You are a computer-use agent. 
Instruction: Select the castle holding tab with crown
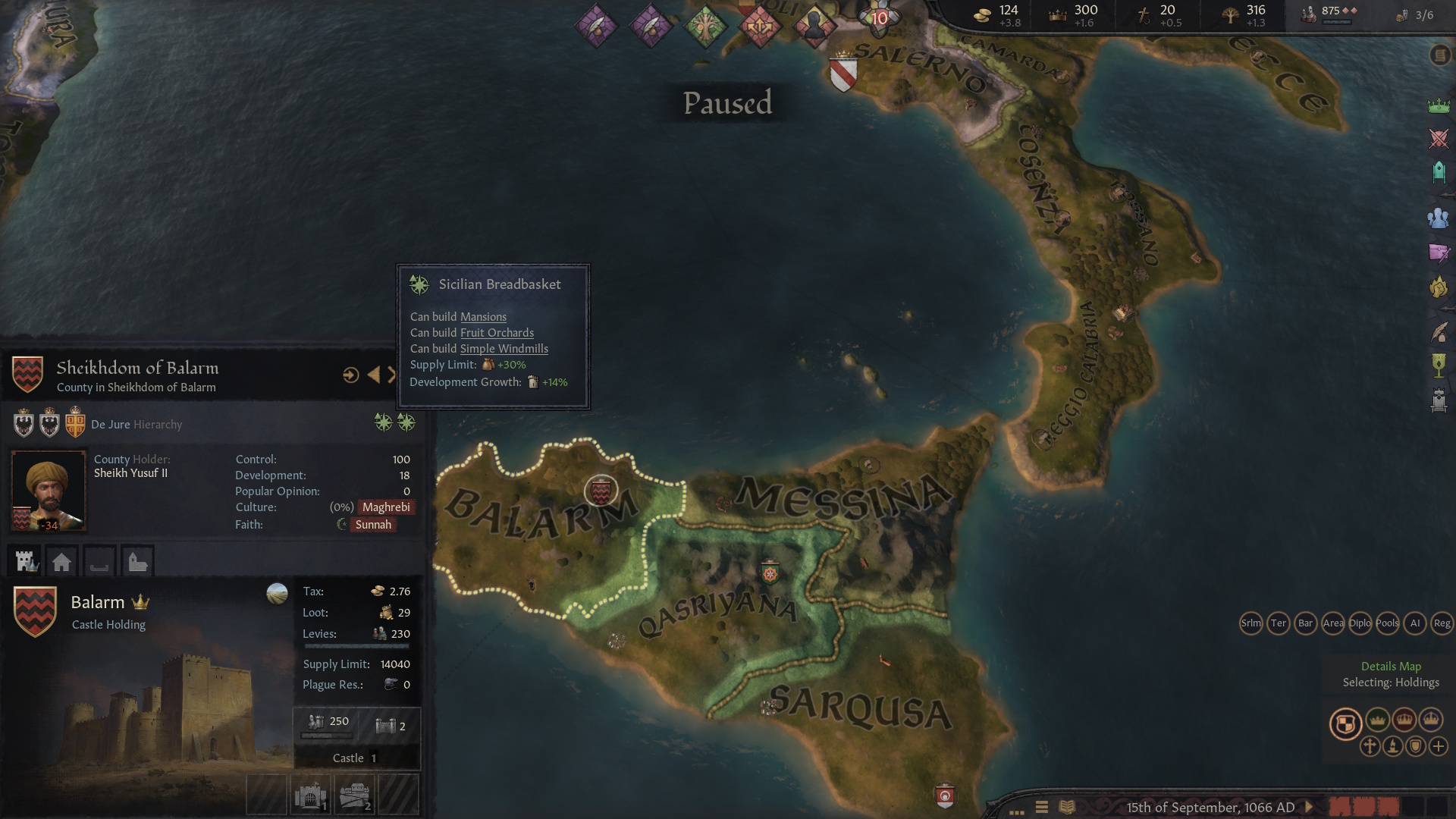[x=27, y=561]
